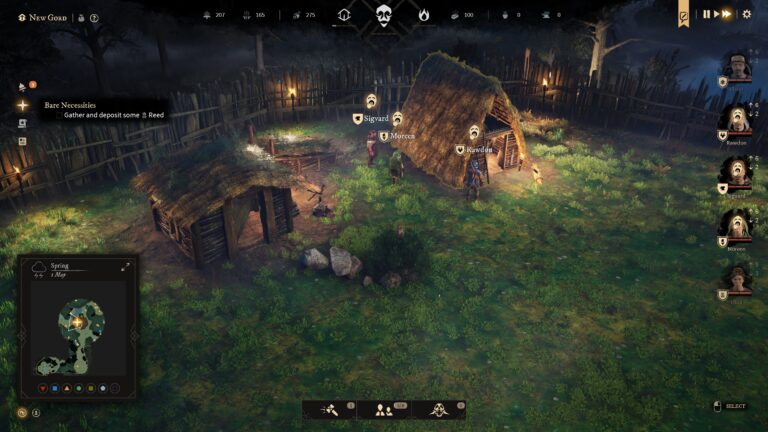This screenshot has width=768, height=432.
Task: Select Rawdon's portrait in the party list
Action: click(738, 121)
